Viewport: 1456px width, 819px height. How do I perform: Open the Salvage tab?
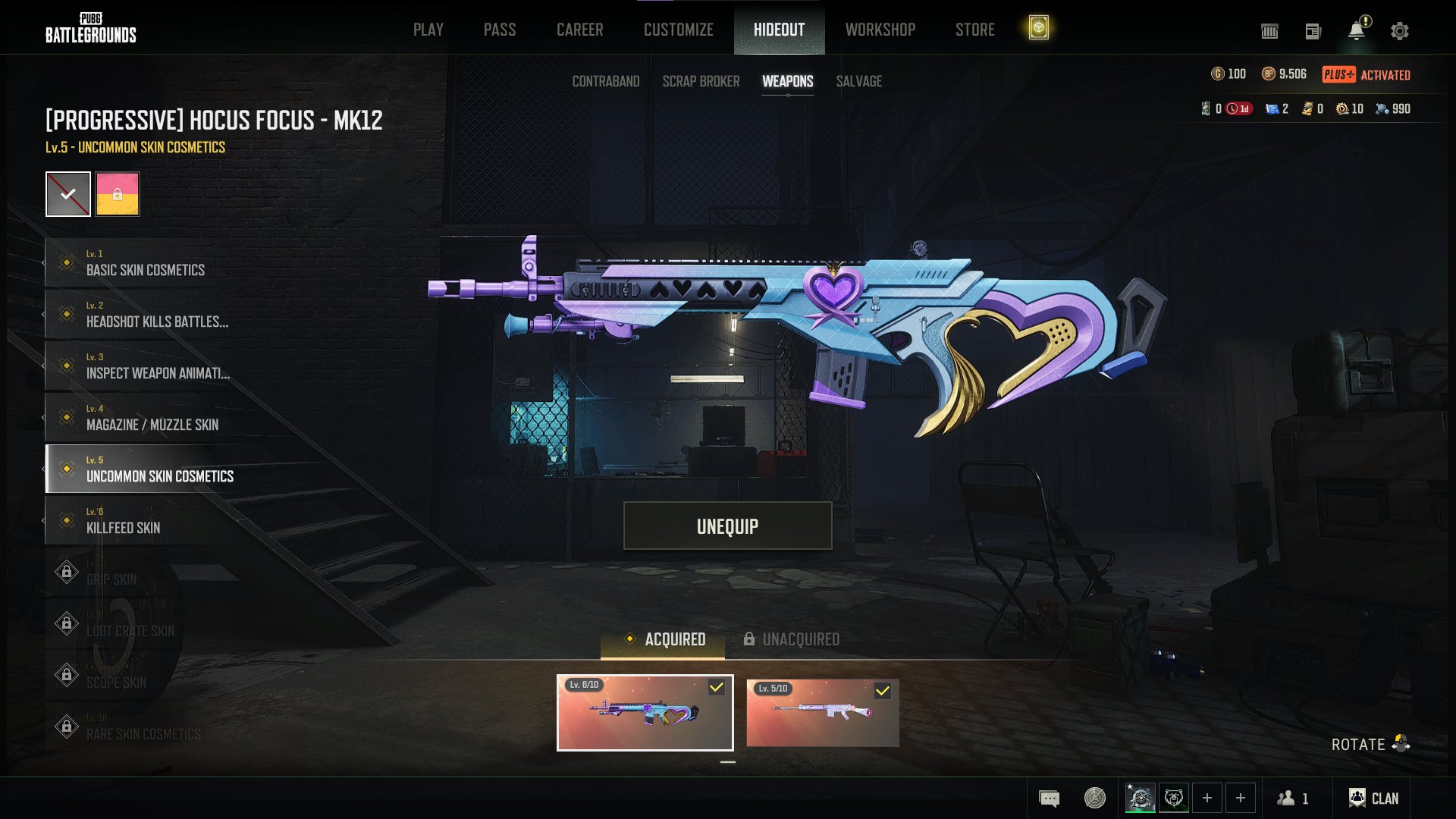[x=858, y=81]
